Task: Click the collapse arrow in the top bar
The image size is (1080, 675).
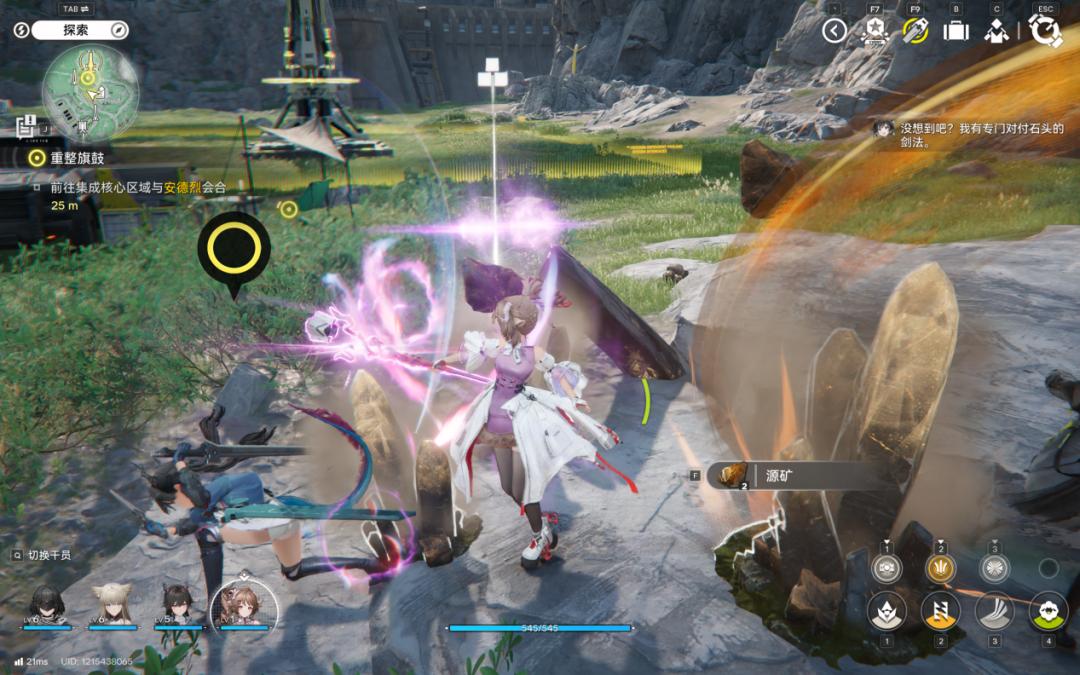Action: [834, 31]
